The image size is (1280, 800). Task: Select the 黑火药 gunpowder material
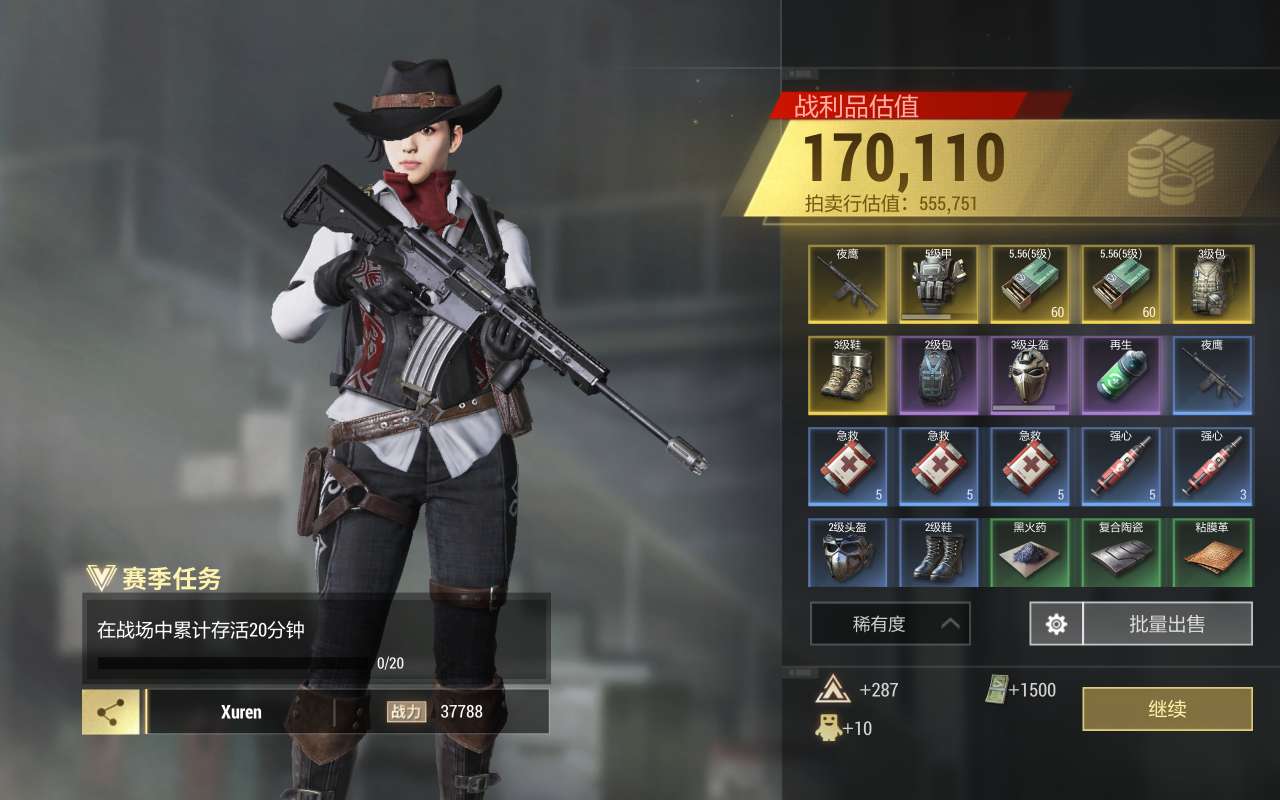[1030, 552]
